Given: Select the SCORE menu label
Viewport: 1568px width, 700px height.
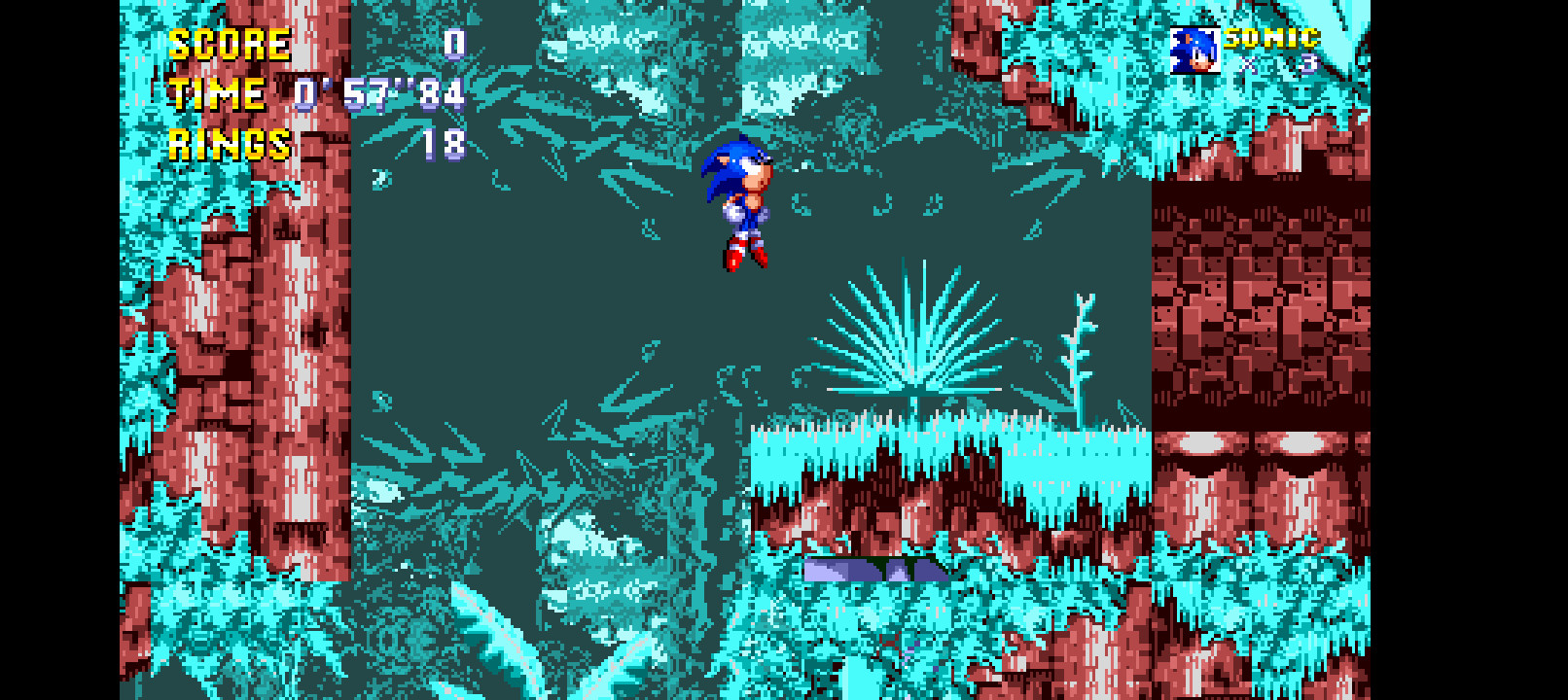Looking at the screenshot, I should (229, 43).
